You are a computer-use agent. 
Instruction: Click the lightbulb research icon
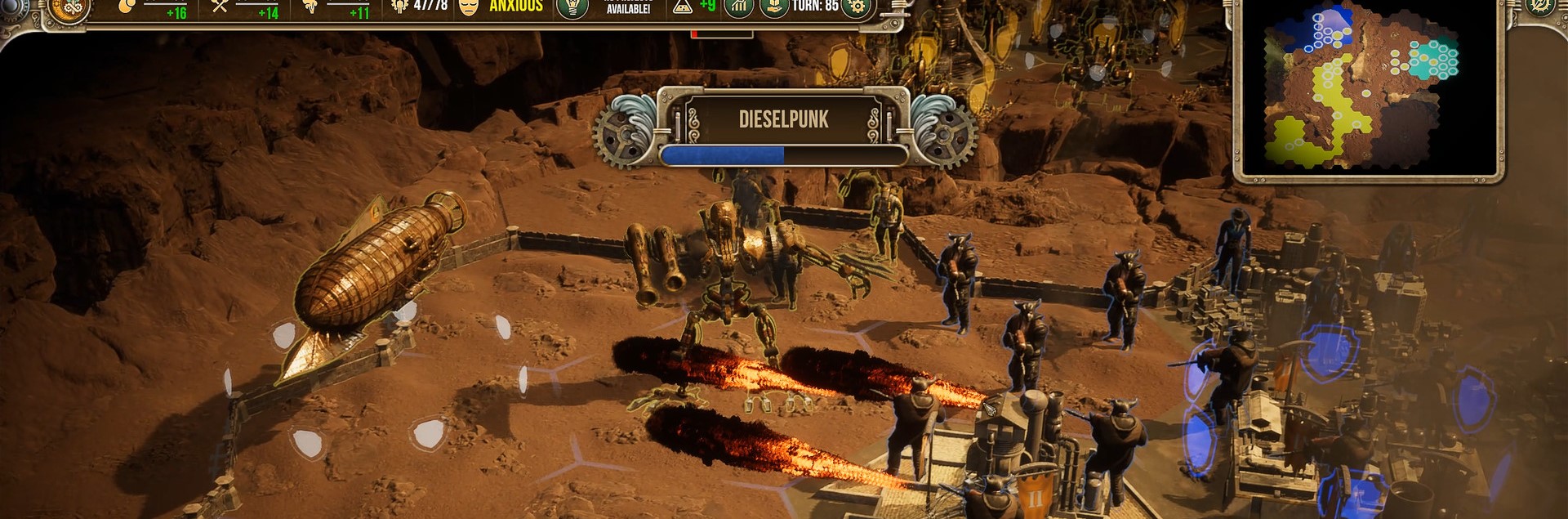click(572, 7)
